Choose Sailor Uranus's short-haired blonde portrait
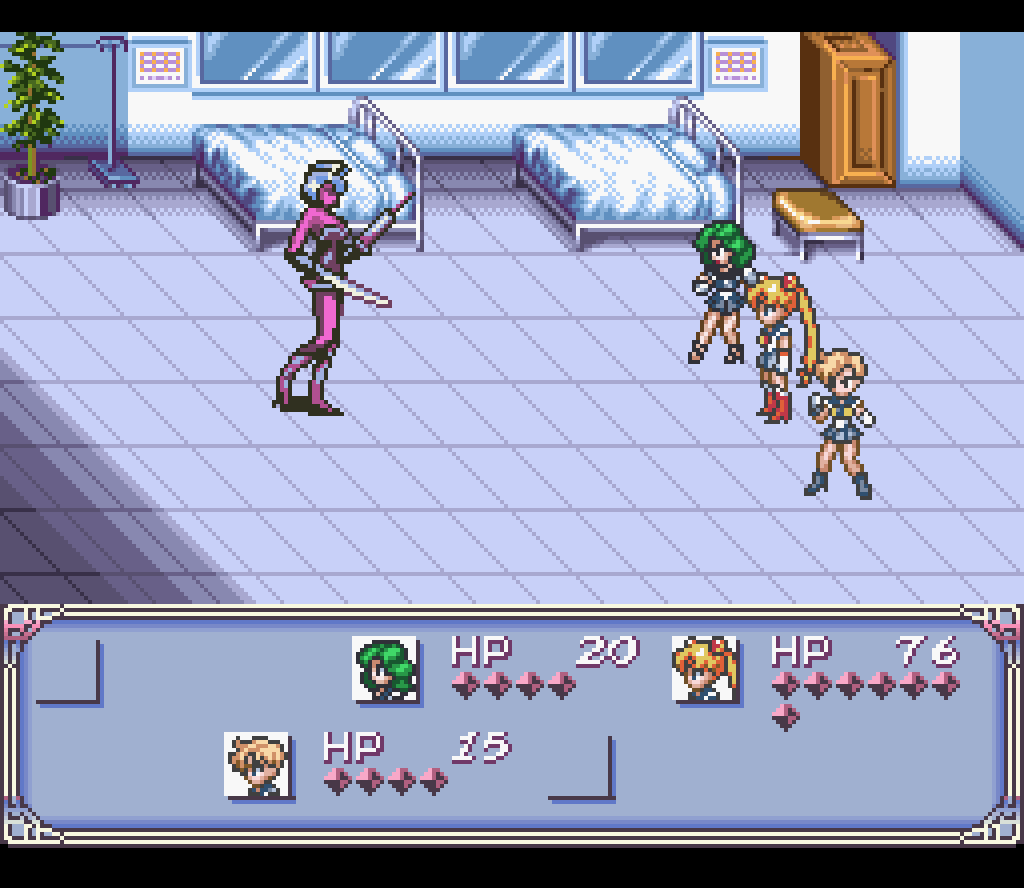Viewport: 1024px width, 888px height. tap(257, 765)
